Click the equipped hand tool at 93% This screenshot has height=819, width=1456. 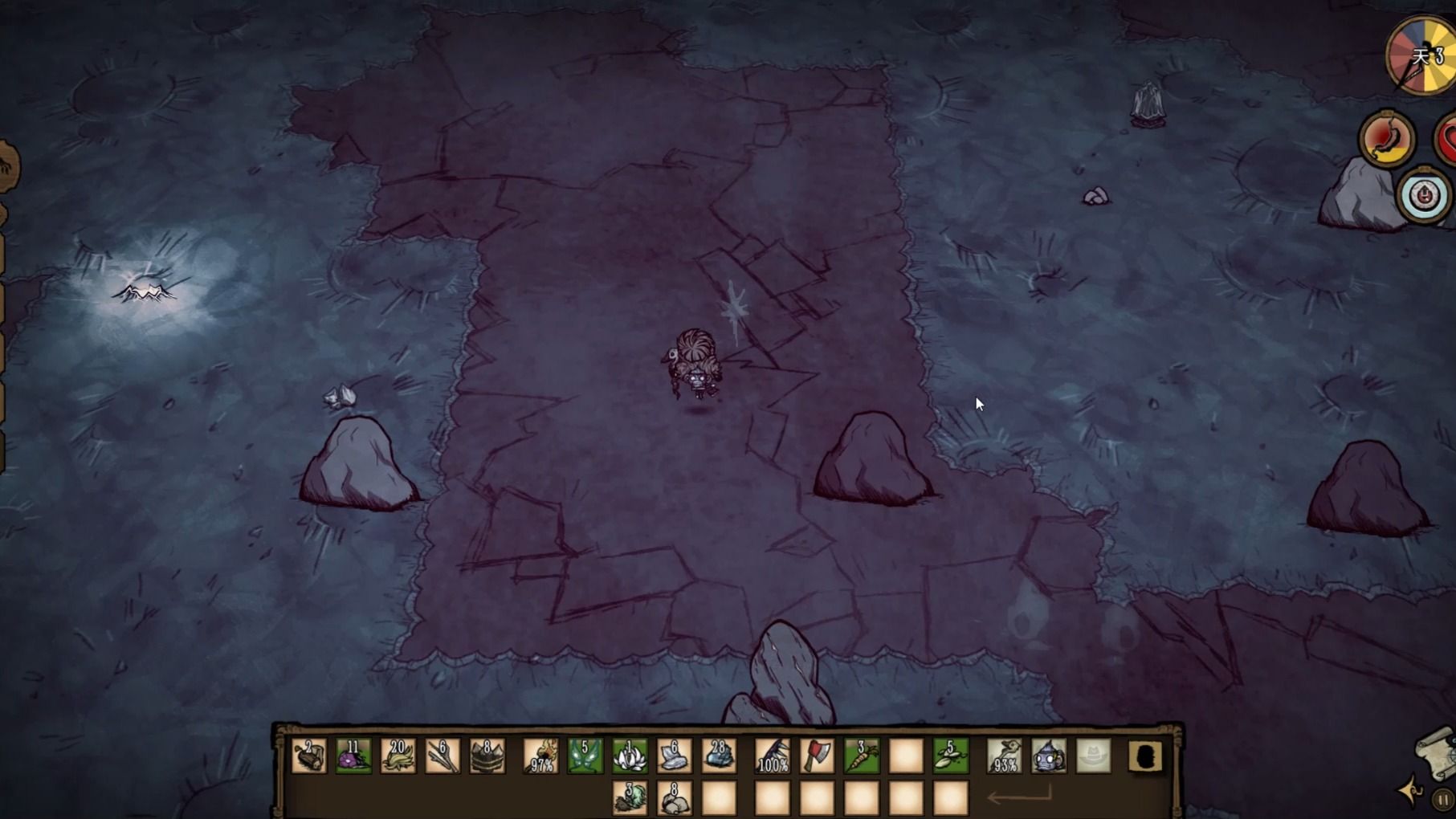point(1004,756)
